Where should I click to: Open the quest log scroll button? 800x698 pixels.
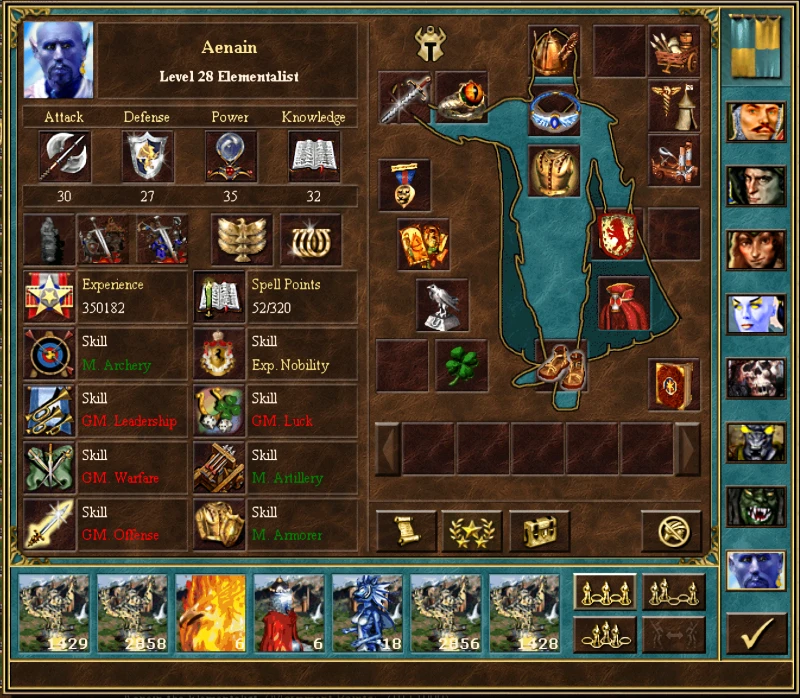[x=405, y=531]
